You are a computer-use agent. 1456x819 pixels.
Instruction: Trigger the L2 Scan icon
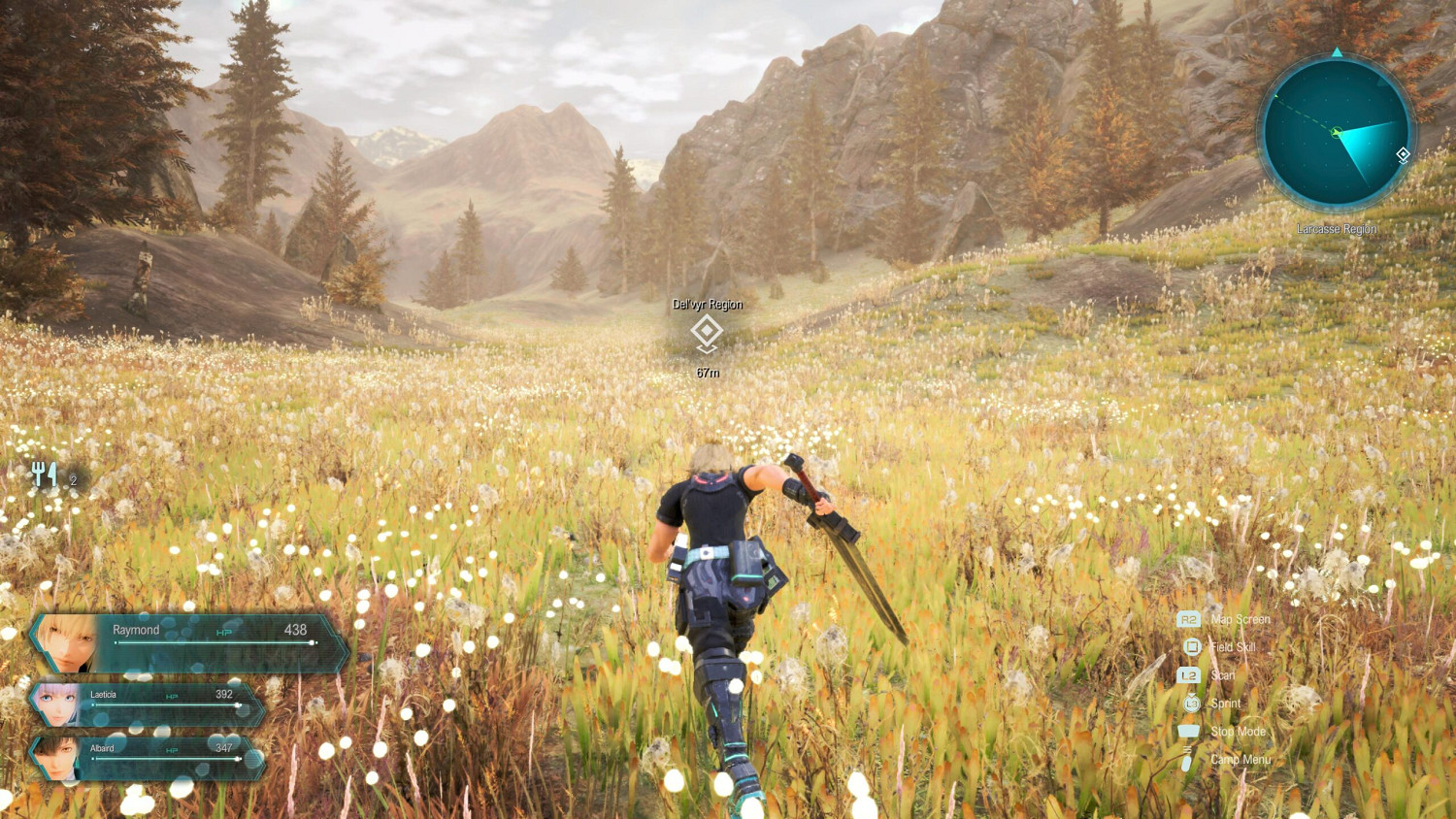pos(1188,674)
